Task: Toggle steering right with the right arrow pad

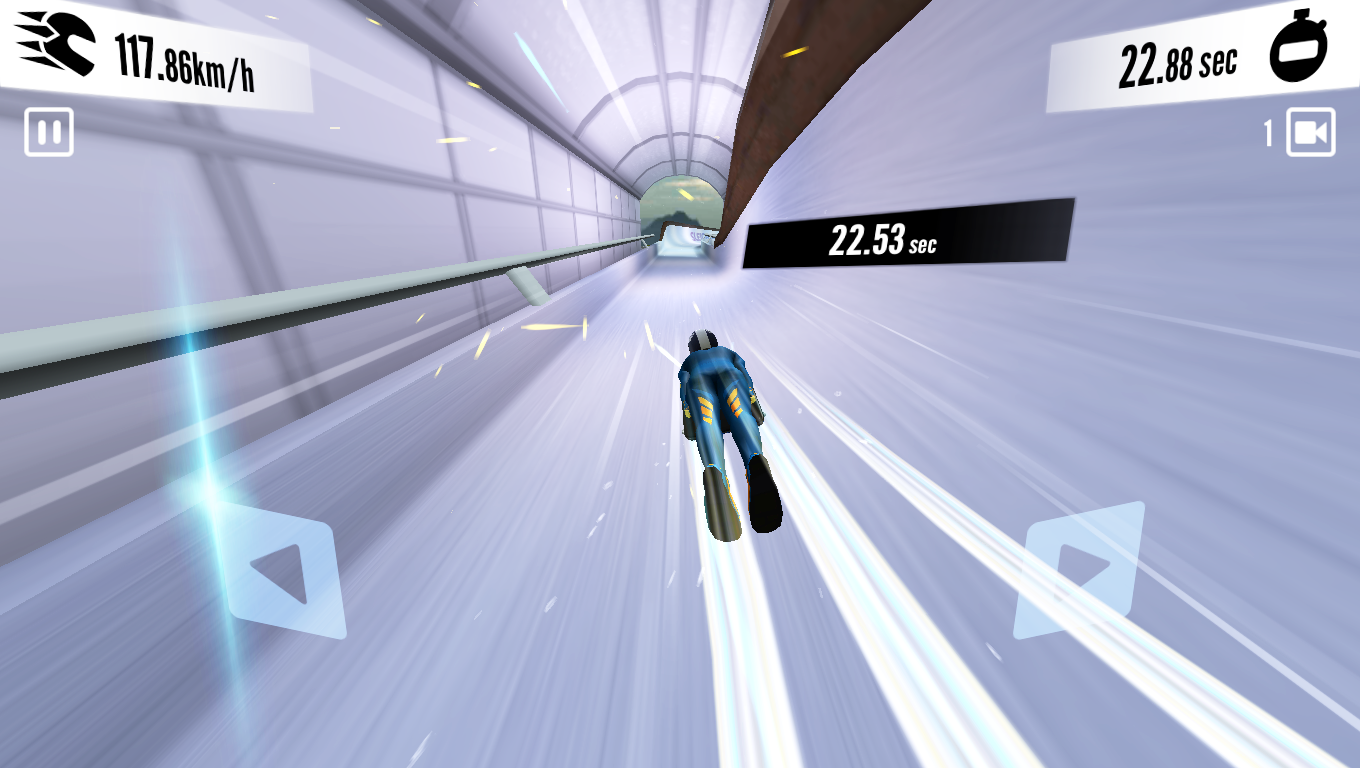Action: pyautogui.click(x=1077, y=570)
